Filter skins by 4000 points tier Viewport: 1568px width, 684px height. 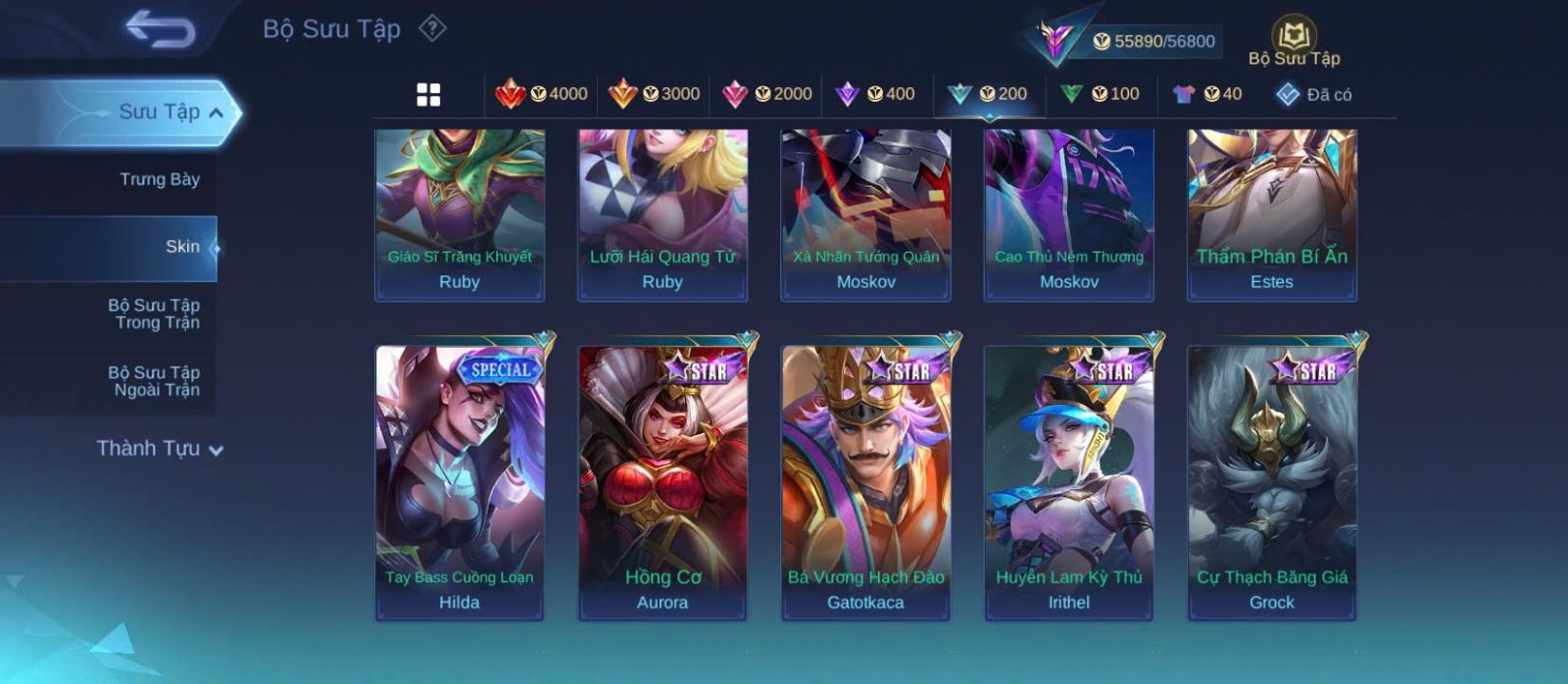click(542, 94)
